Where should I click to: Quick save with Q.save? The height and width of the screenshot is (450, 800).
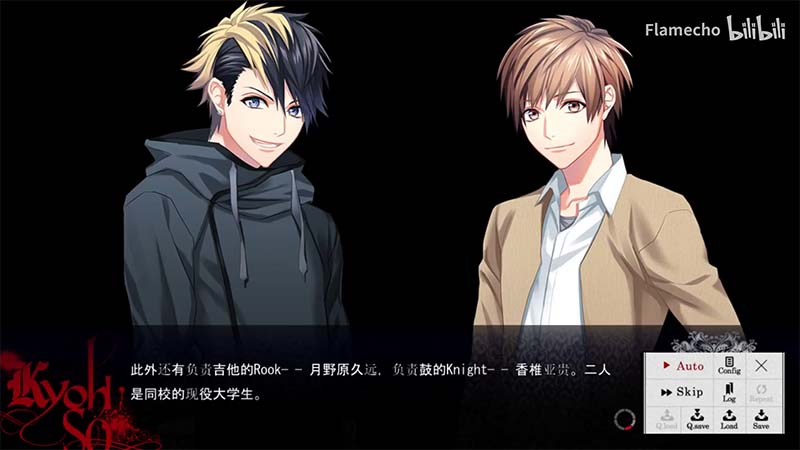[697, 419]
